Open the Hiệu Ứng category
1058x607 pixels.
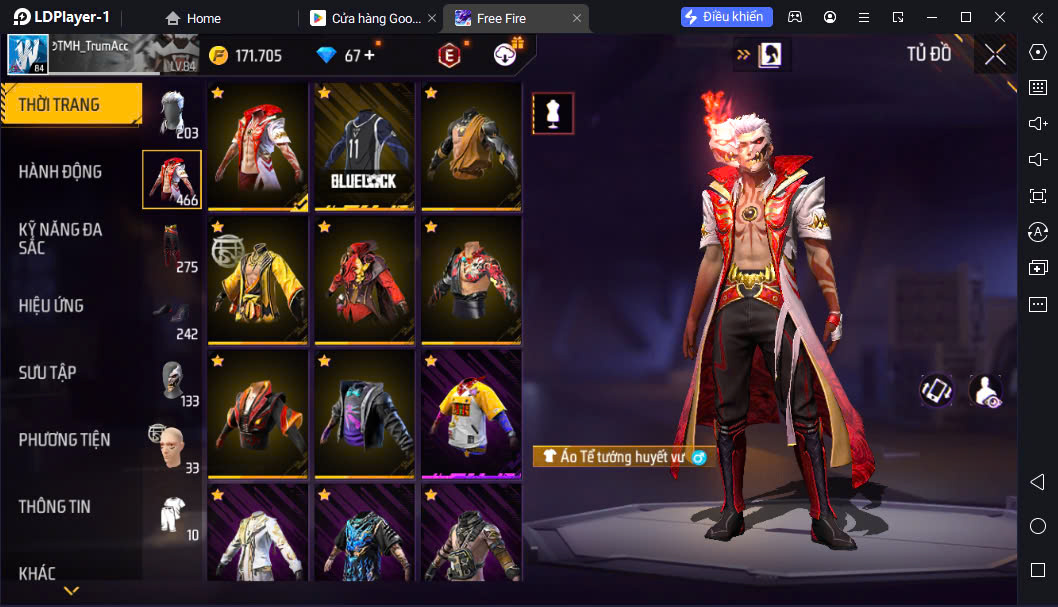51,306
